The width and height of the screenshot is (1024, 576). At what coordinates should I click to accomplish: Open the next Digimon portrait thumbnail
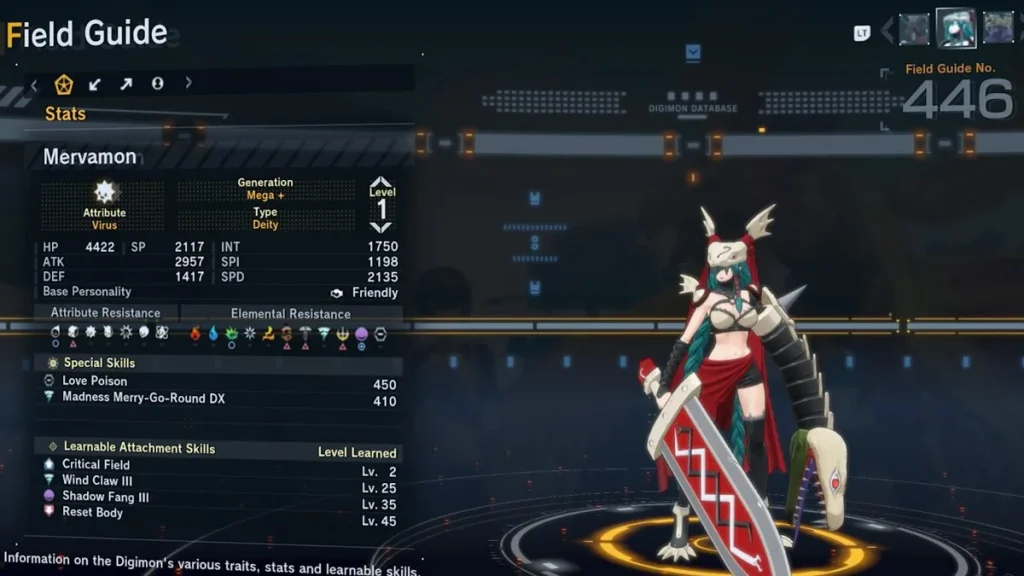click(997, 28)
